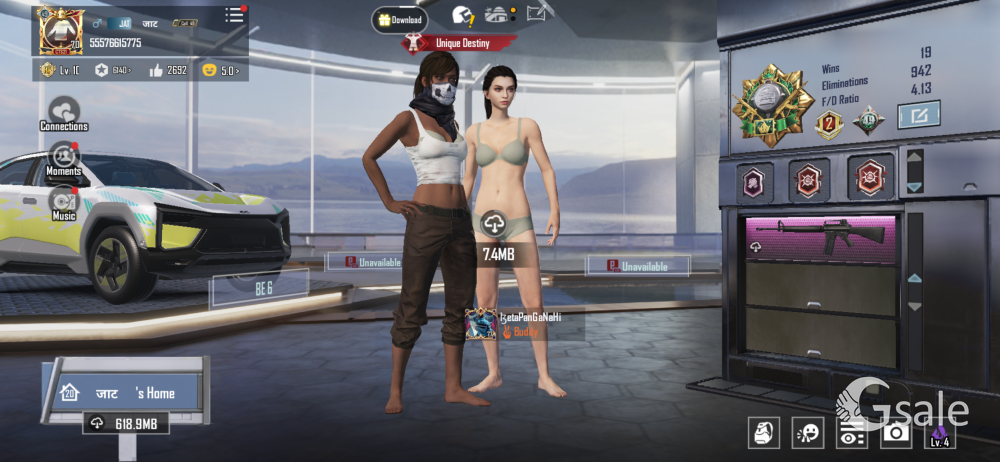Select the Unique Destiny title banner
The width and height of the screenshot is (1000, 462).
tap(461, 43)
